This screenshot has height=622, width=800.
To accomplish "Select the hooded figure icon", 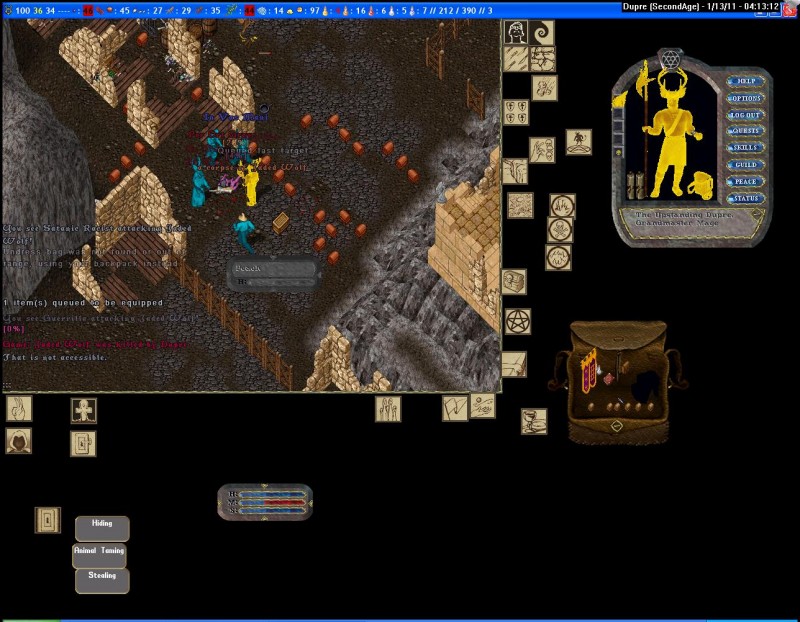I will (18, 440).
